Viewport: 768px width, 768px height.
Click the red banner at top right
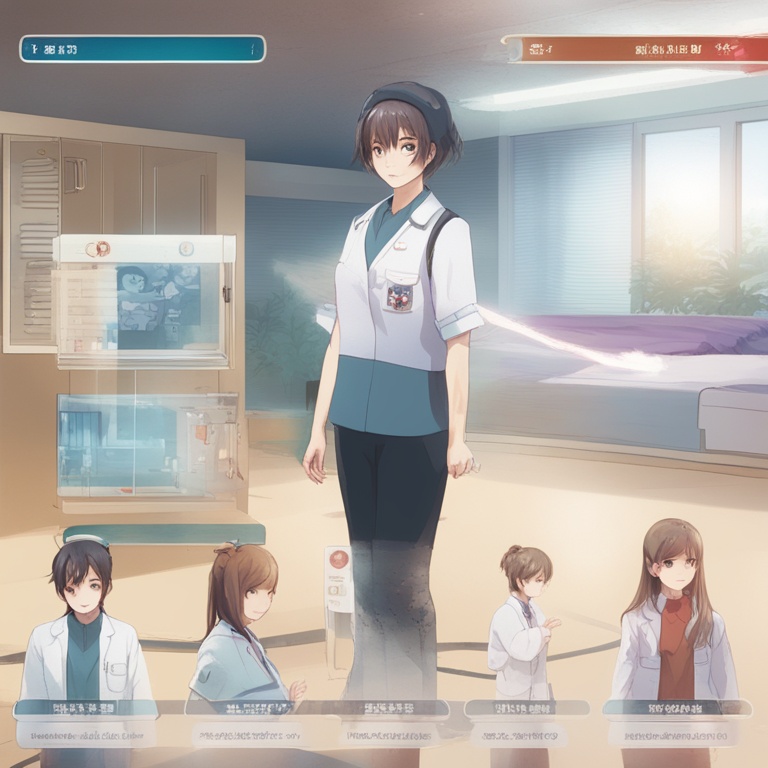(632, 48)
